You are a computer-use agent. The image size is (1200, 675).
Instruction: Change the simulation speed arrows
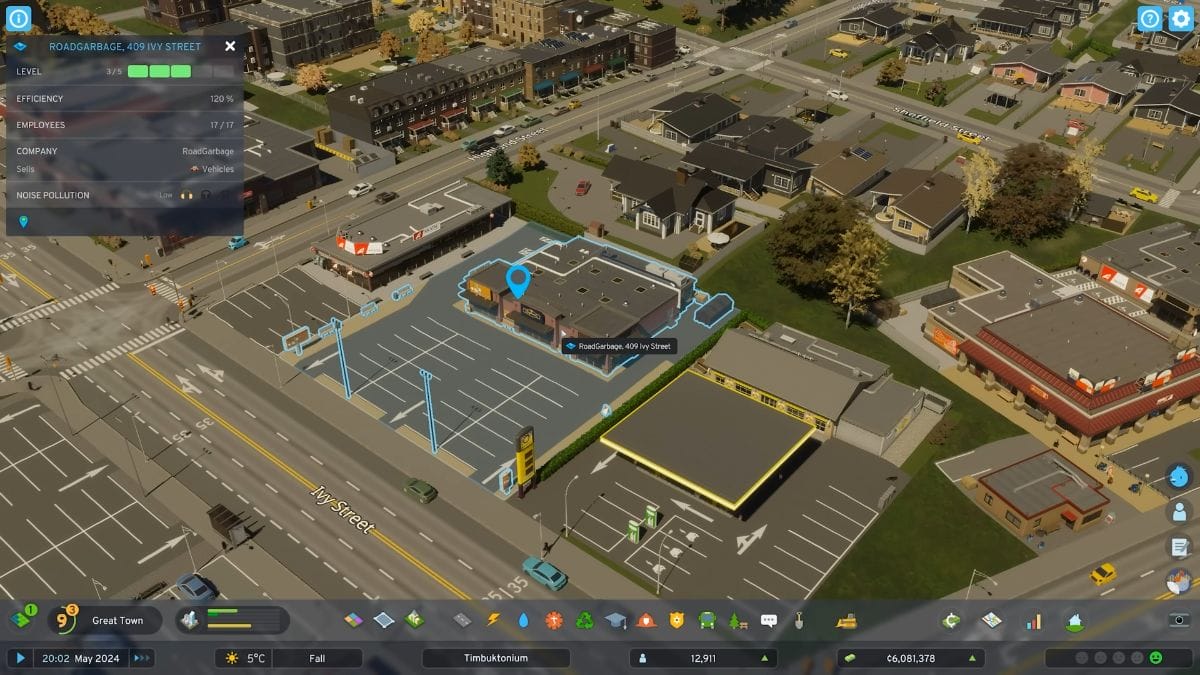coord(142,658)
